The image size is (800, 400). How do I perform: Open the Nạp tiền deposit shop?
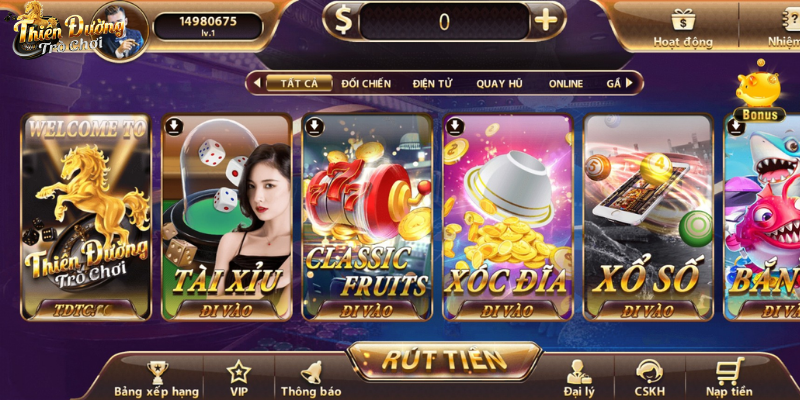[728, 379]
